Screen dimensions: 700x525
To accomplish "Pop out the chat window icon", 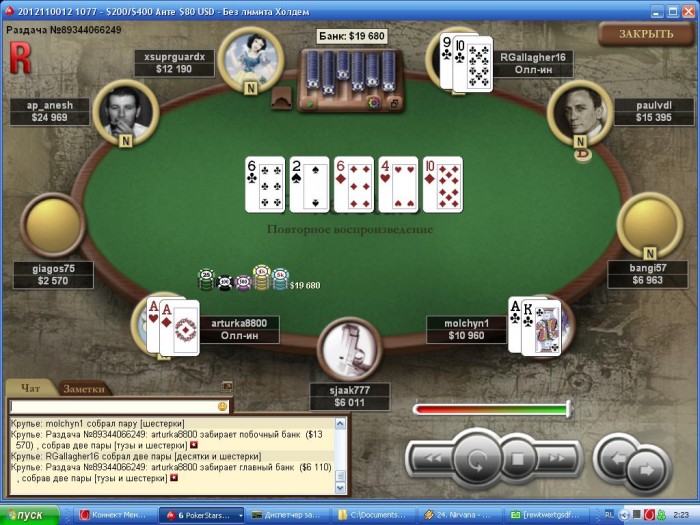I will coord(227,386).
